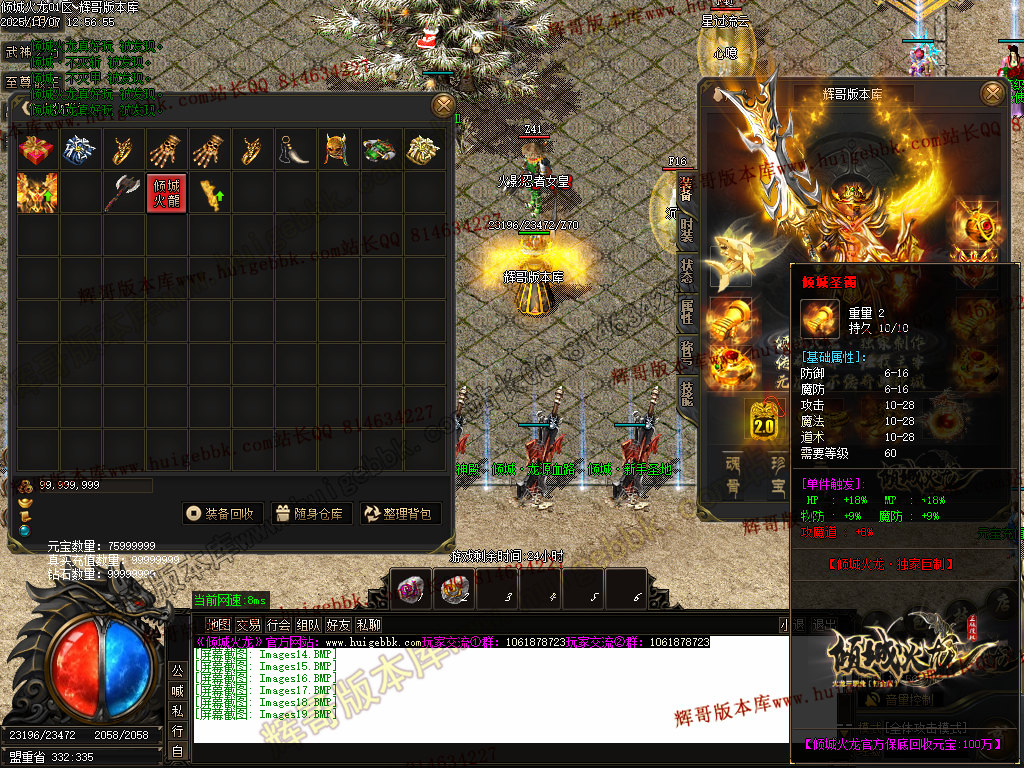This screenshot has height=768, width=1024.
Task: Select the golden helmet mask item
Action: pyautogui.click(x=335, y=150)
